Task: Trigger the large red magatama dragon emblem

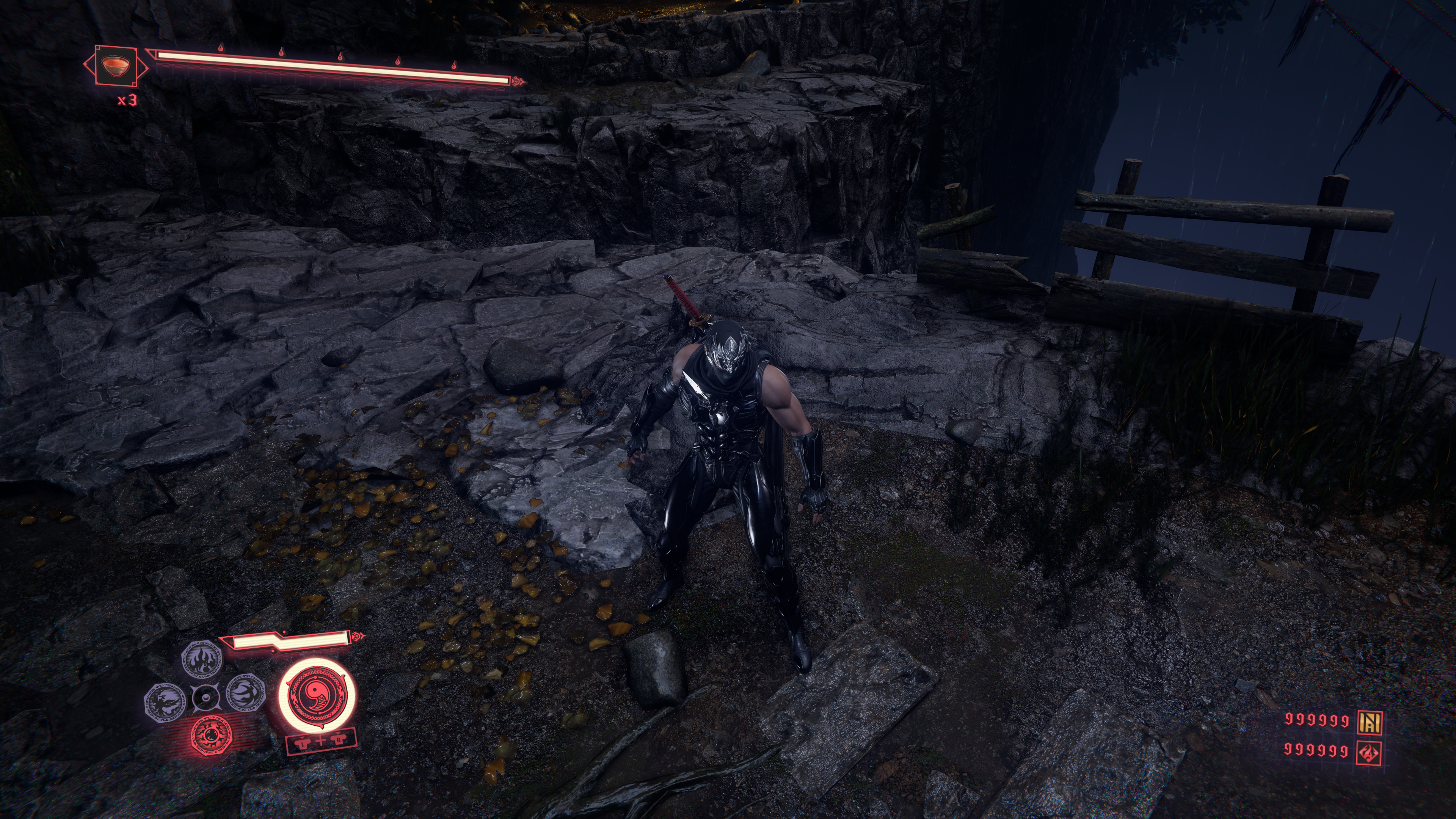Action: tap(318, 695)
